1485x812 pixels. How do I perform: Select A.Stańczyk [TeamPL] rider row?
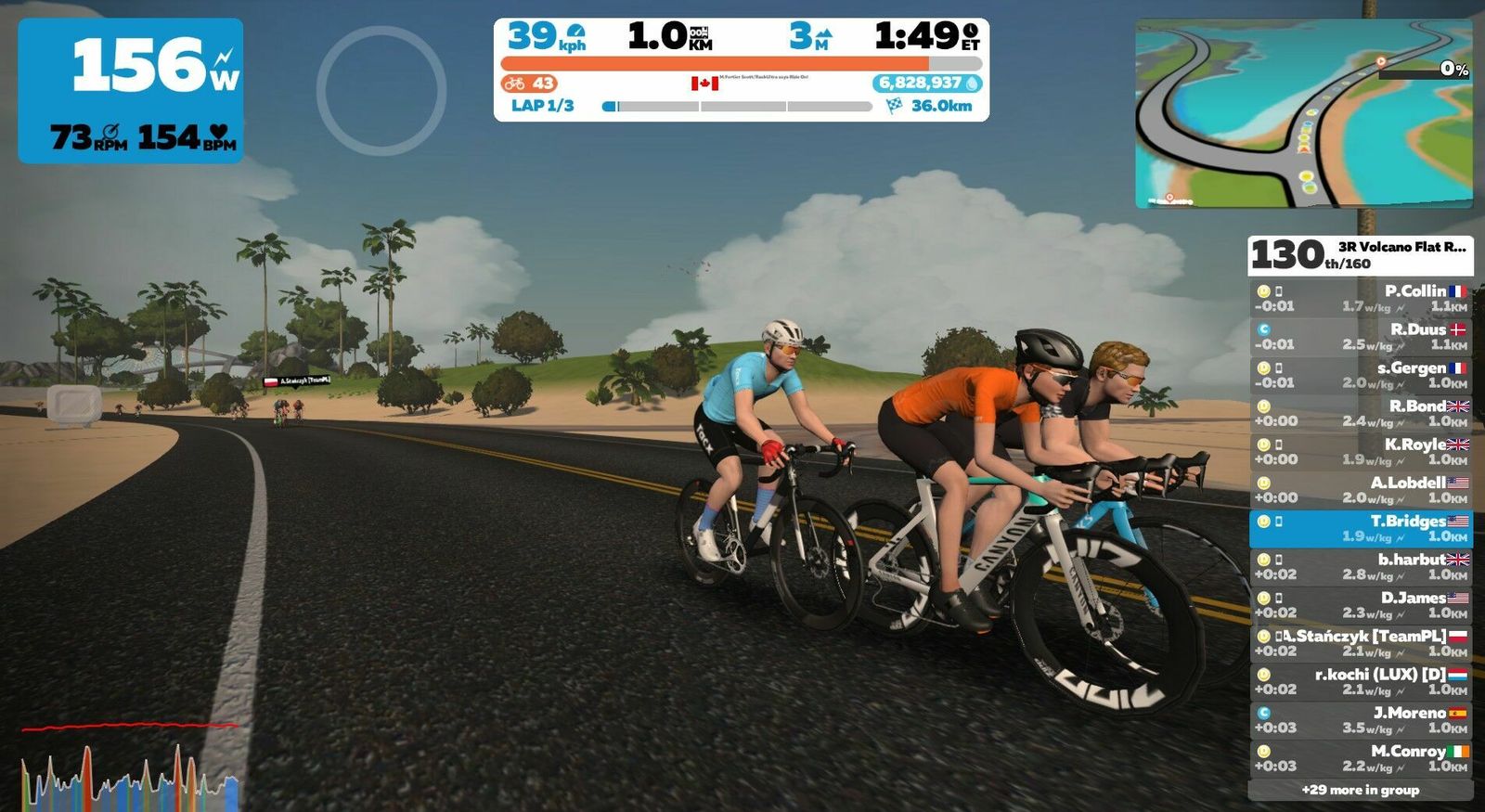click(1360, 643)
